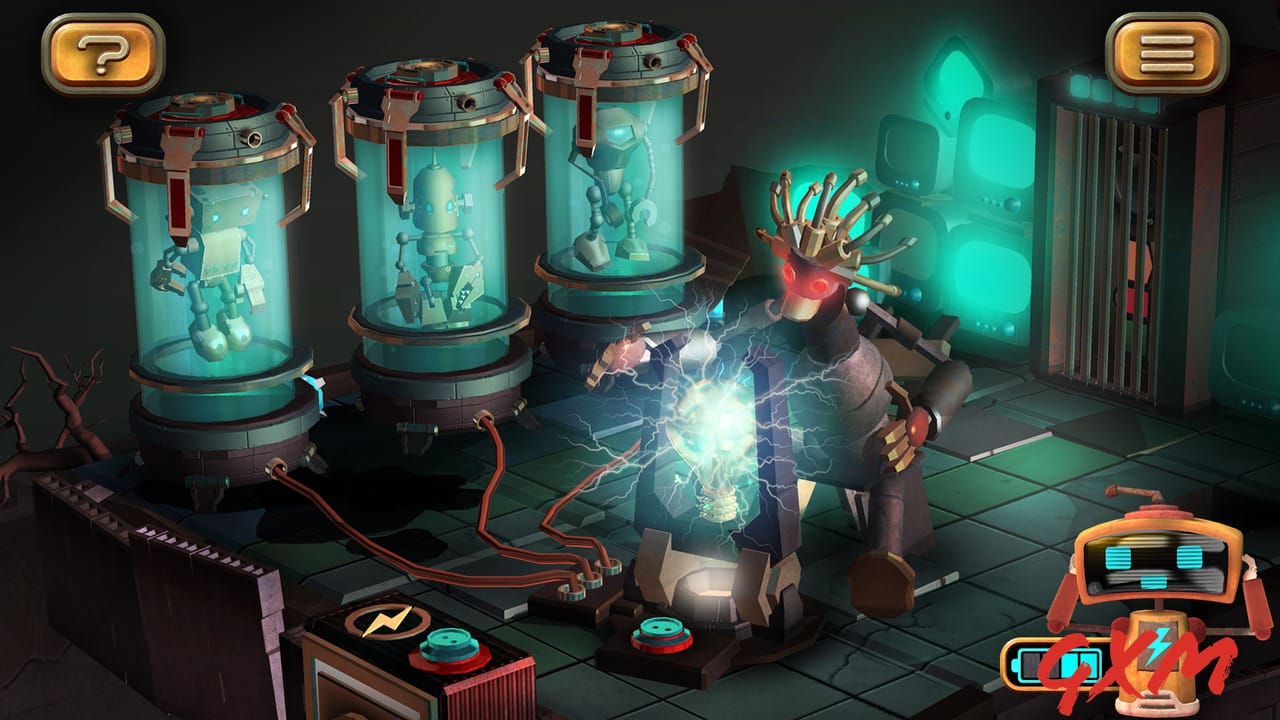Tap the lightning bolt emblem on the generator box
Screen dimensions: 1280x720
[385, 622]
